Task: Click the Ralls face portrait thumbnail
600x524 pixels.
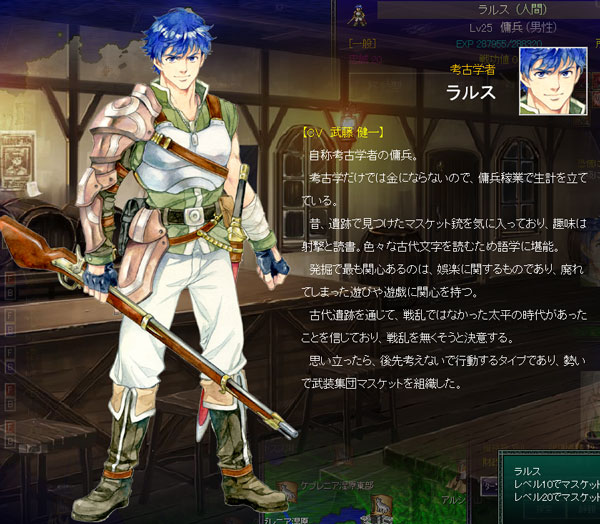Action: coord(552,79)
